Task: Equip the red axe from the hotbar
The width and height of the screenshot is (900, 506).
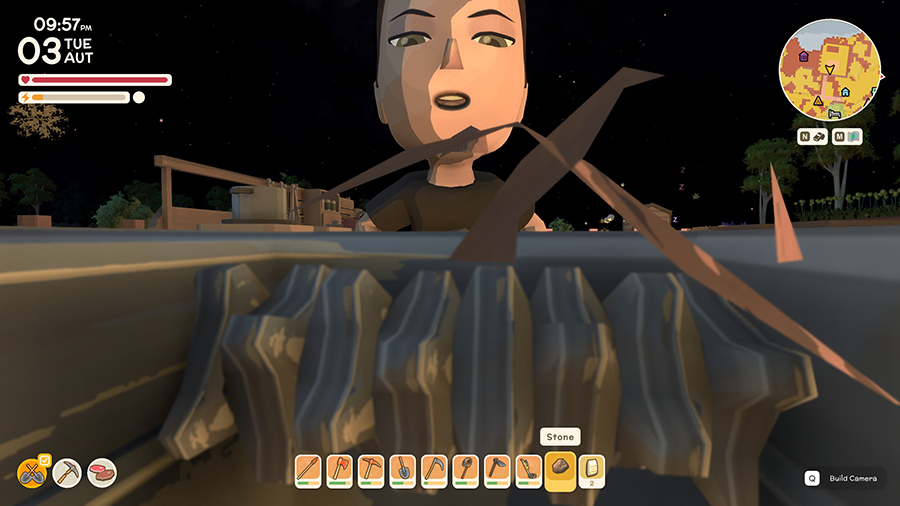Action: (x=339, y=470)
